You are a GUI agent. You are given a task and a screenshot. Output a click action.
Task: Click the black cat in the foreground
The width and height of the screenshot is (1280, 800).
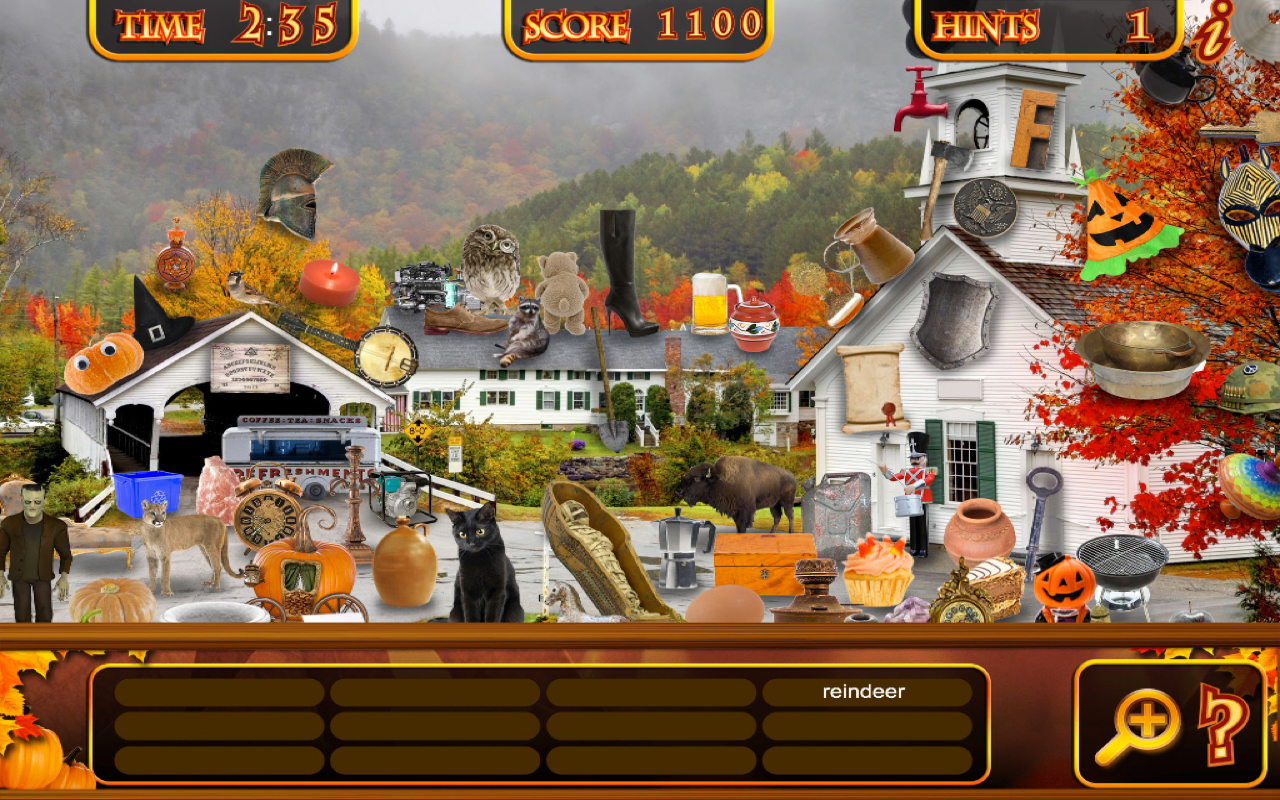477,560
